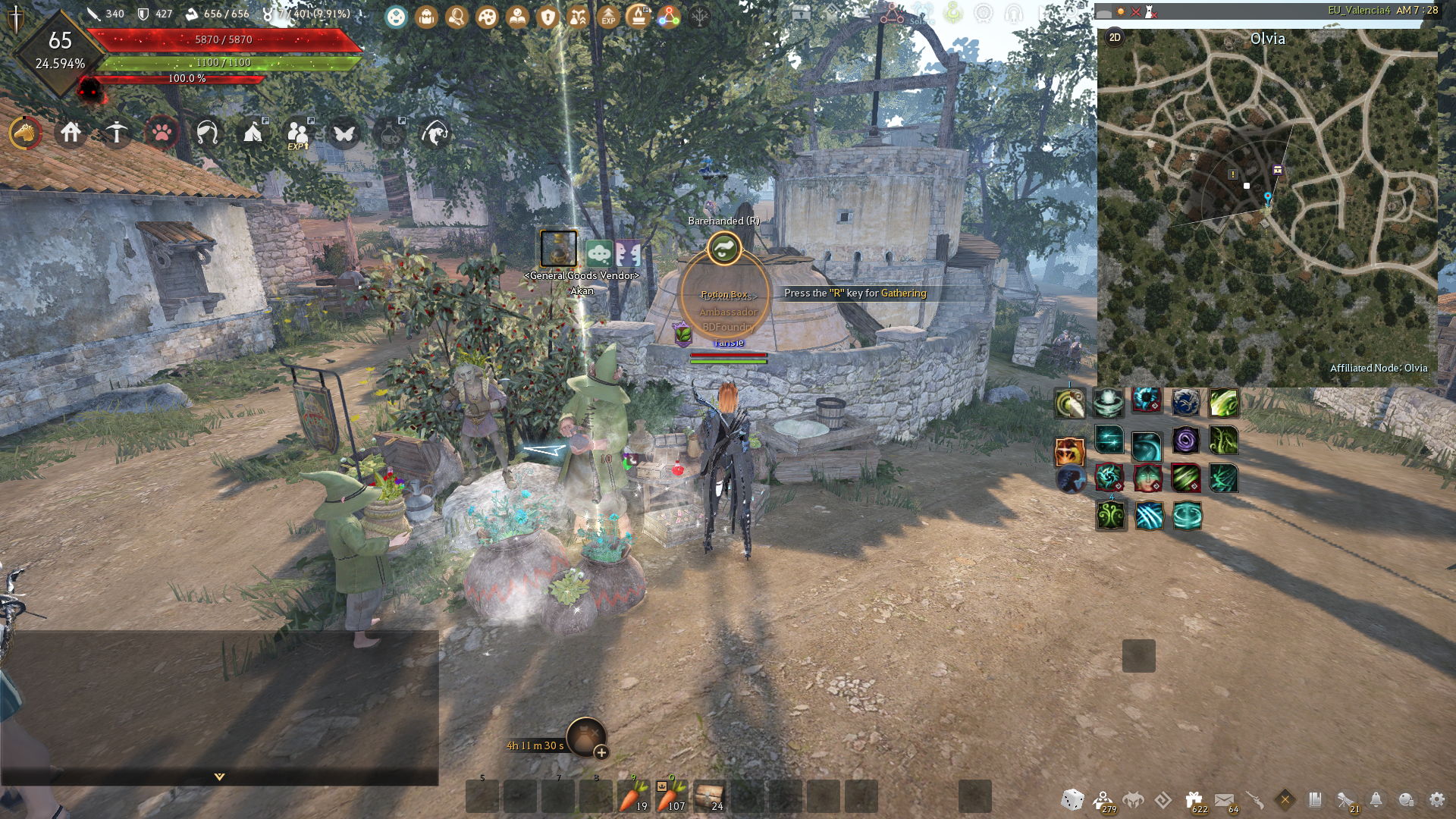1456x819 pixels.
Task: Click the white dice icon
Action: 1072,799
